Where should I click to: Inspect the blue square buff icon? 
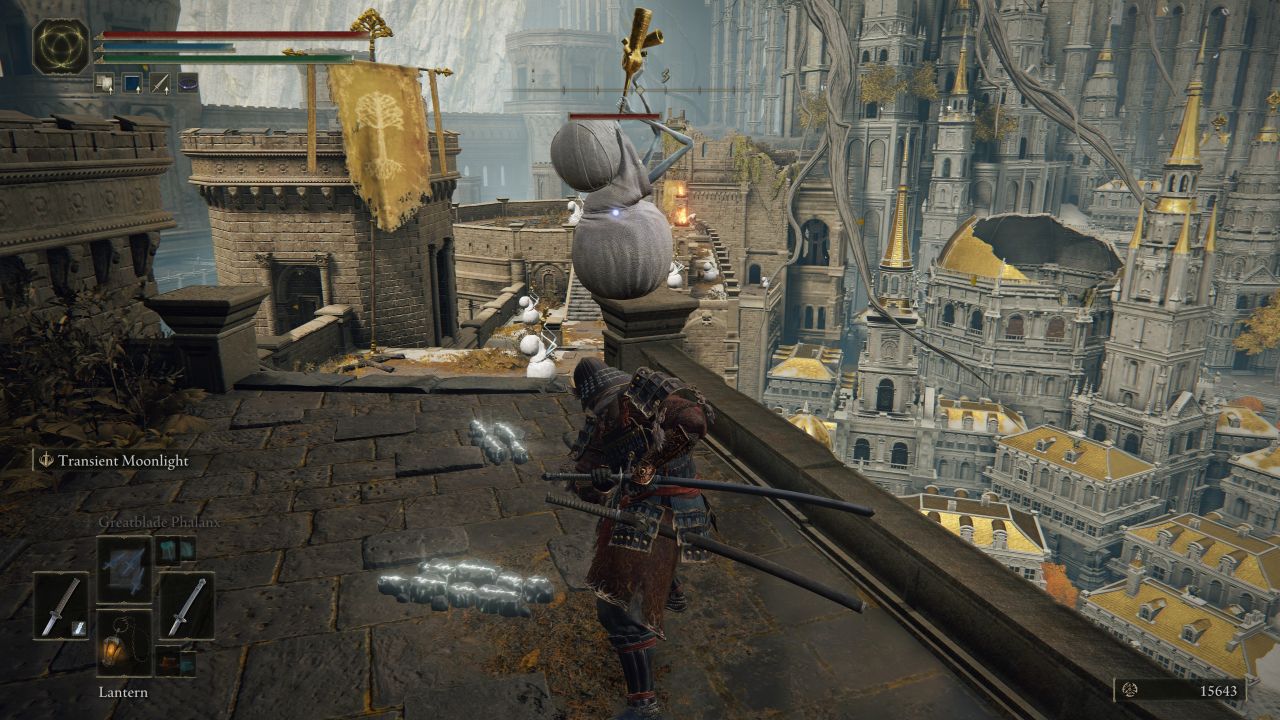coord(132,84)
